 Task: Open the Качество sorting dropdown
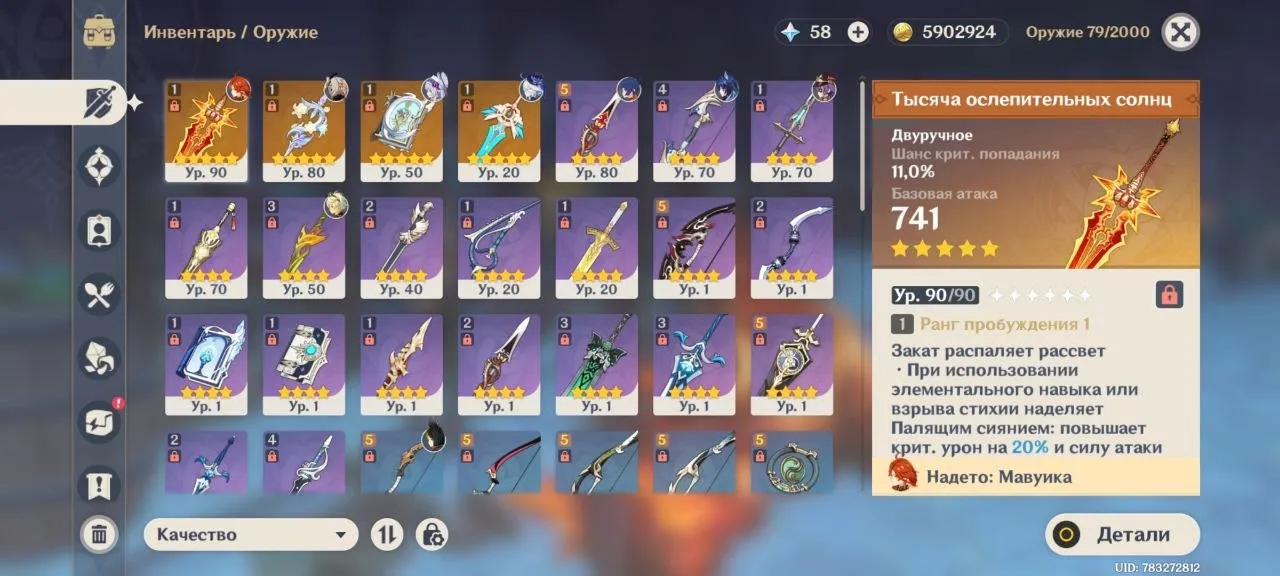pos(250,535)
